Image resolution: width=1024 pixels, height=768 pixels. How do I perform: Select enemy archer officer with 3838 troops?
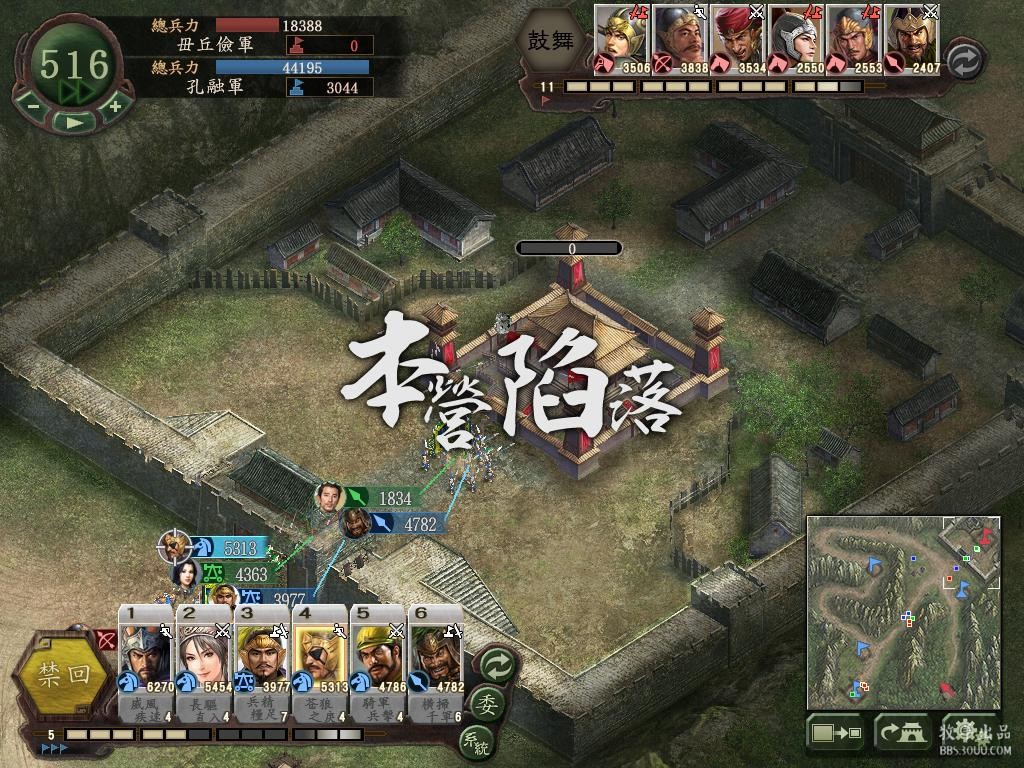(681, 40)
